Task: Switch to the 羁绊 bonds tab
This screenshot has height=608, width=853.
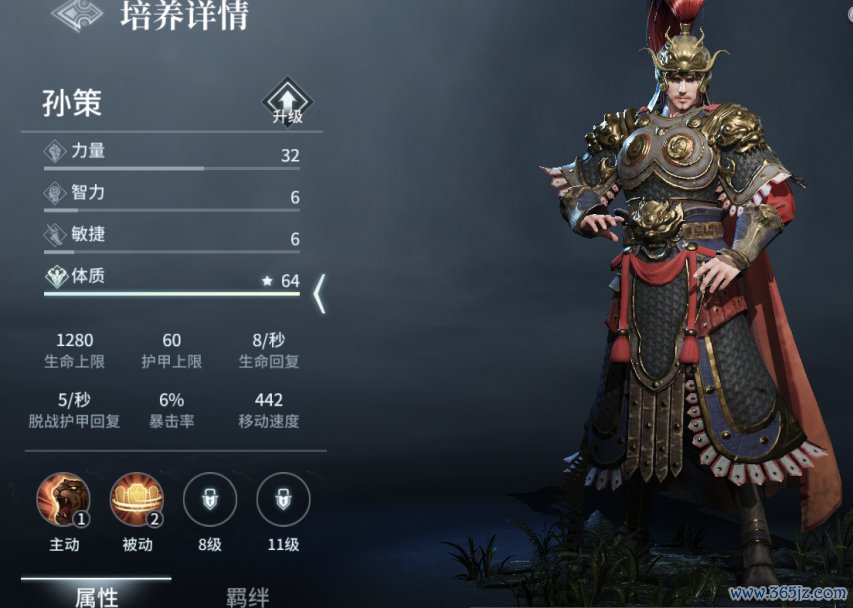Action: [246, 597]
